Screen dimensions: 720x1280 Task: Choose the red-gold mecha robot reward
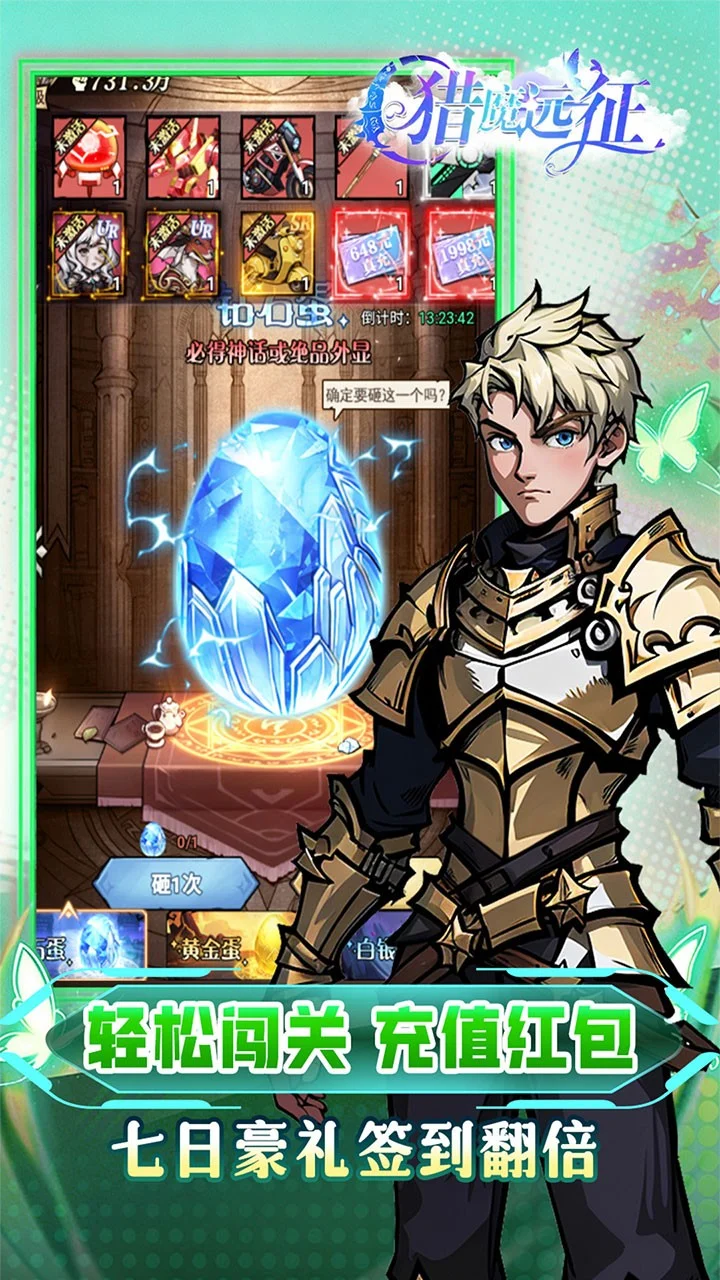(183, 157)
